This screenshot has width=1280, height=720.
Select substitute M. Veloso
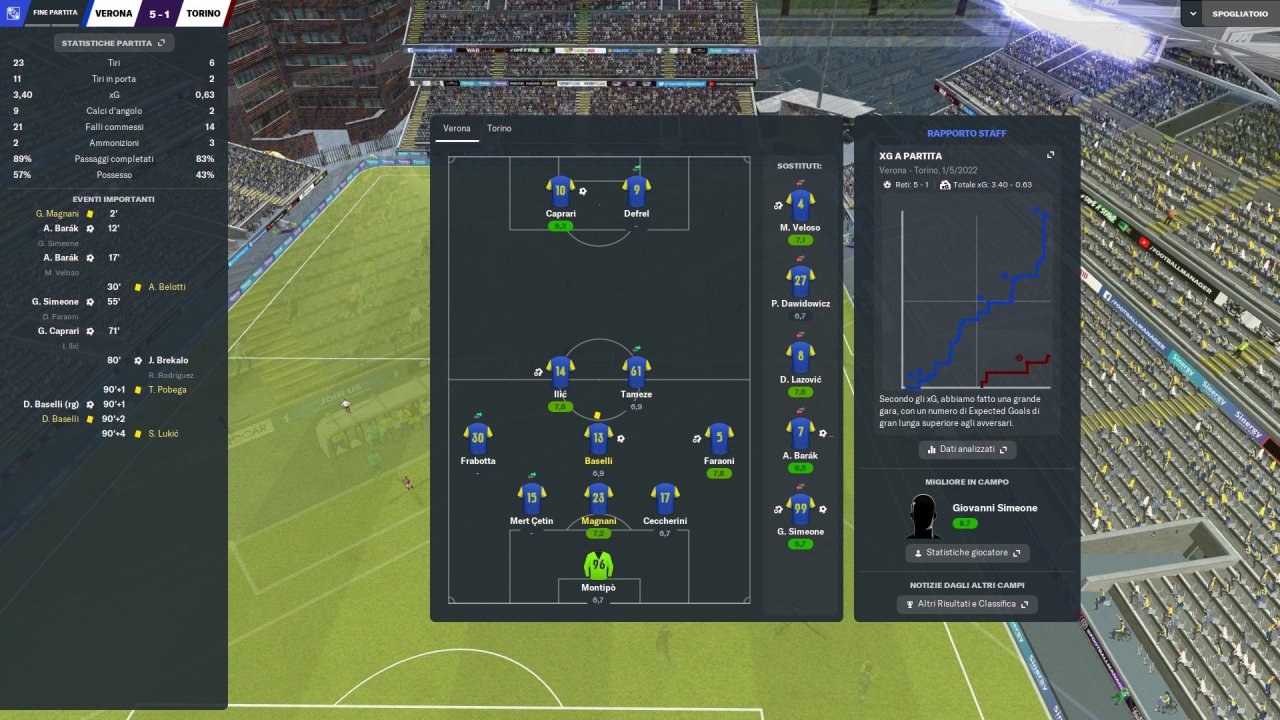[x=800, y=206]
